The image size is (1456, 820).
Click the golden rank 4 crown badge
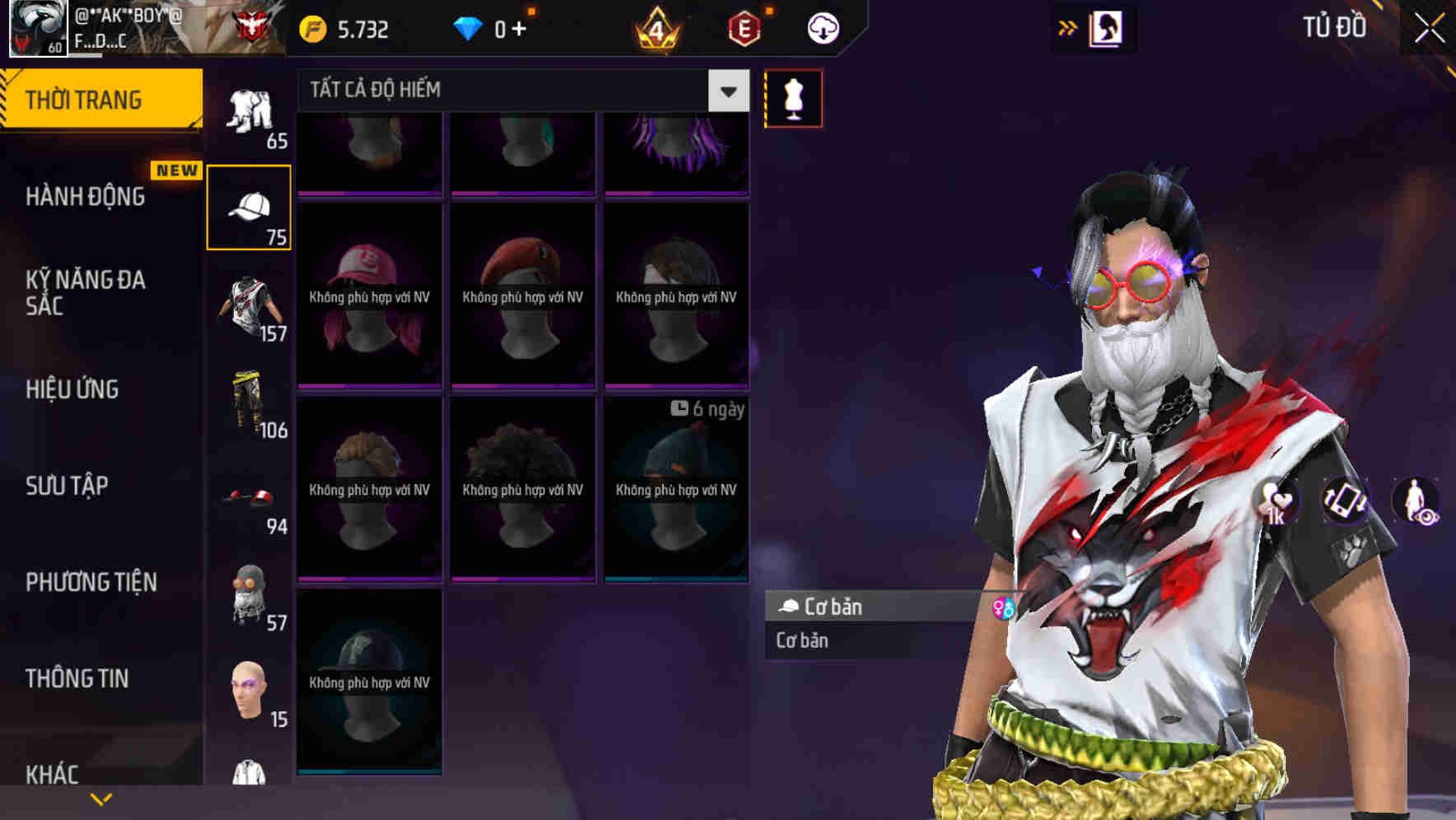tap(655, 30)
